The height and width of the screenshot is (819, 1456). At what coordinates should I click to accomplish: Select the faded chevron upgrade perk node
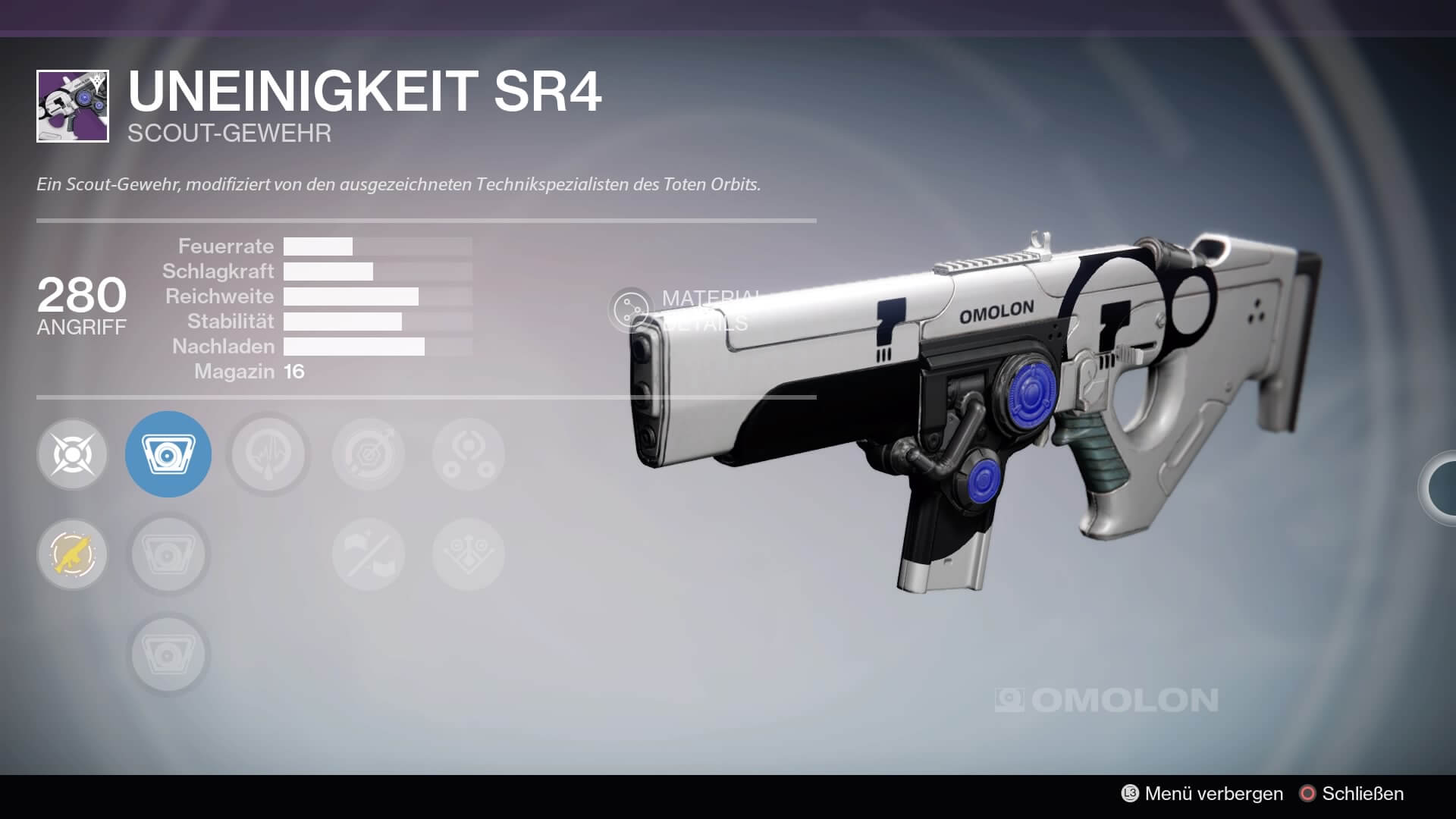click(469, 554)
